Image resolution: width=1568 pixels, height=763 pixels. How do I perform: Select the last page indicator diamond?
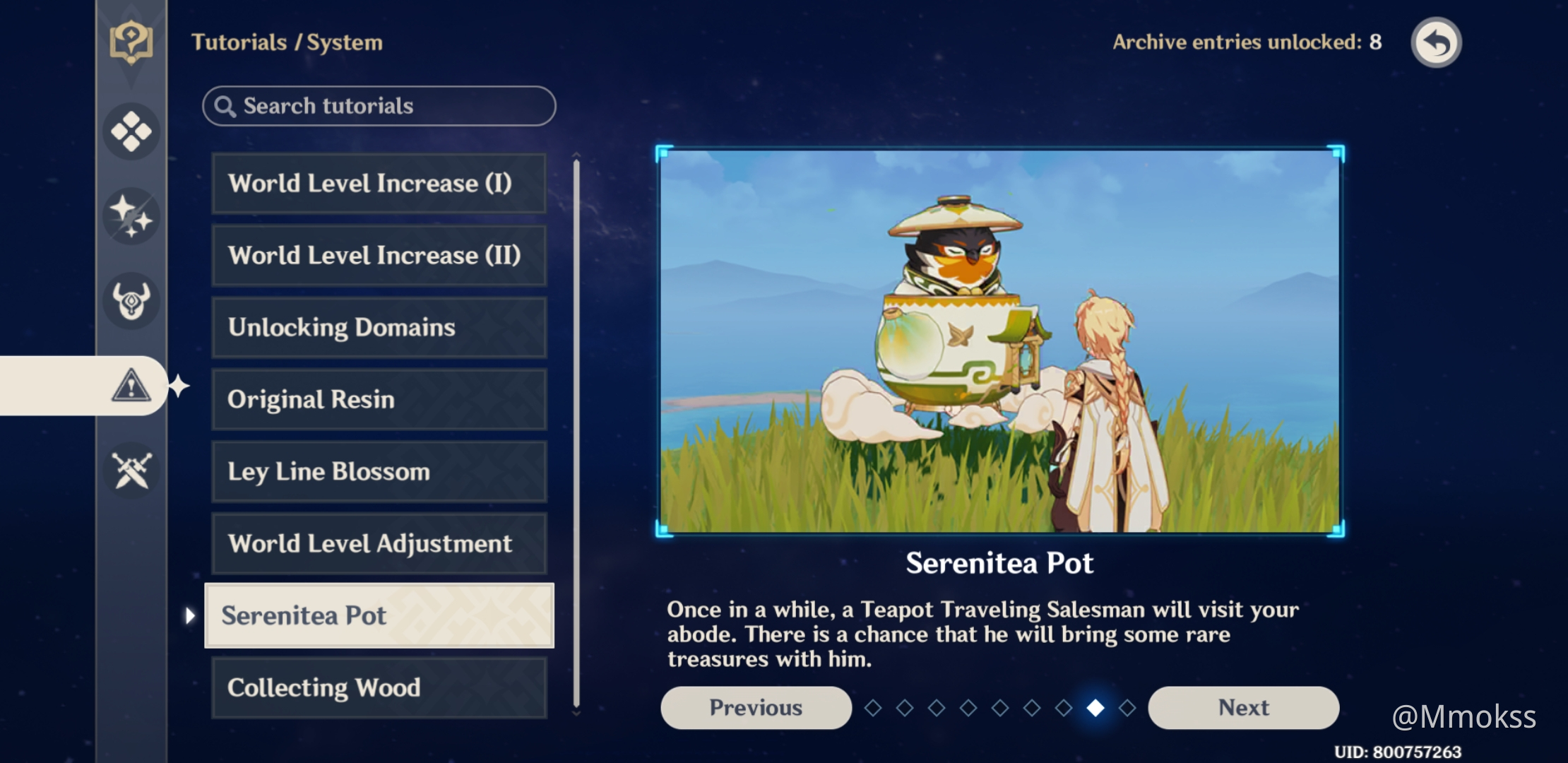(x=1126, y=708)
